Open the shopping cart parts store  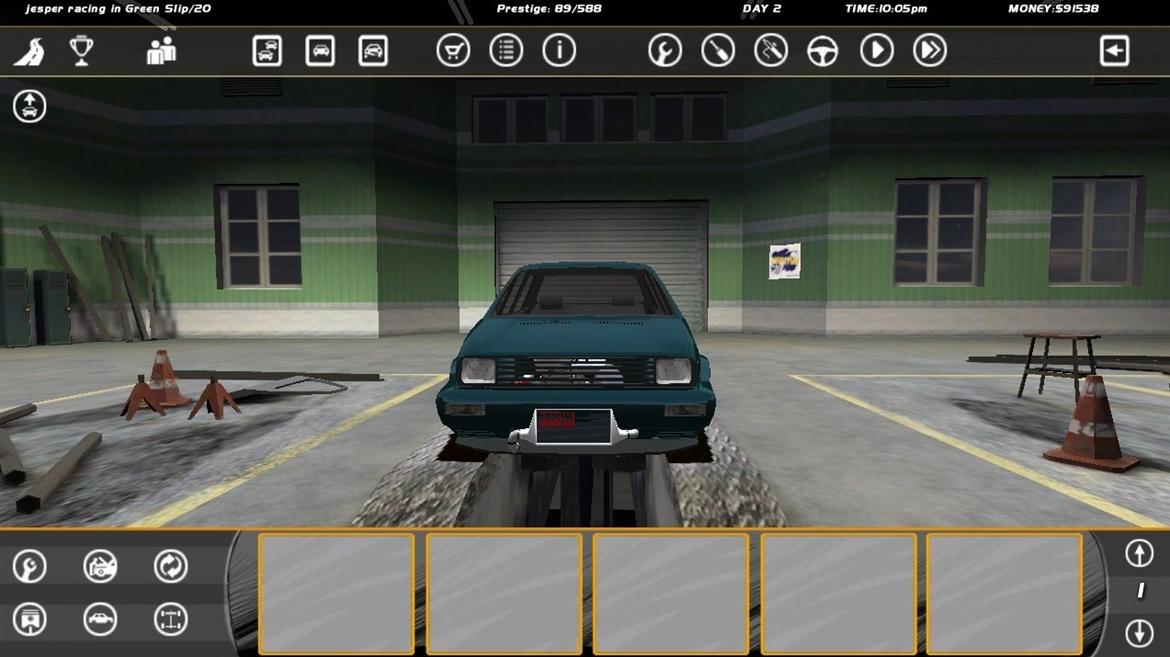(x=453, y=51)
